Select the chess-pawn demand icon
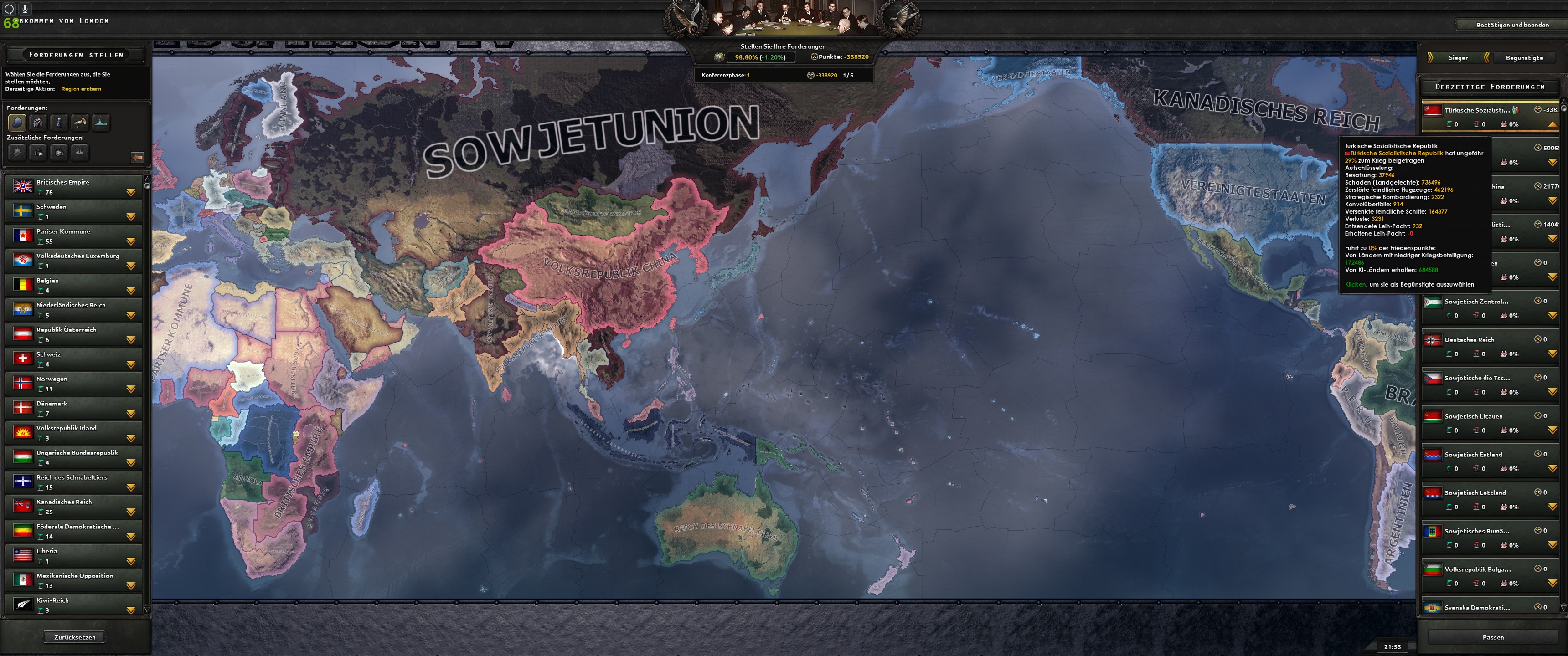The image size is (1568, 656). pyautogui.click(x=59, y=123)
